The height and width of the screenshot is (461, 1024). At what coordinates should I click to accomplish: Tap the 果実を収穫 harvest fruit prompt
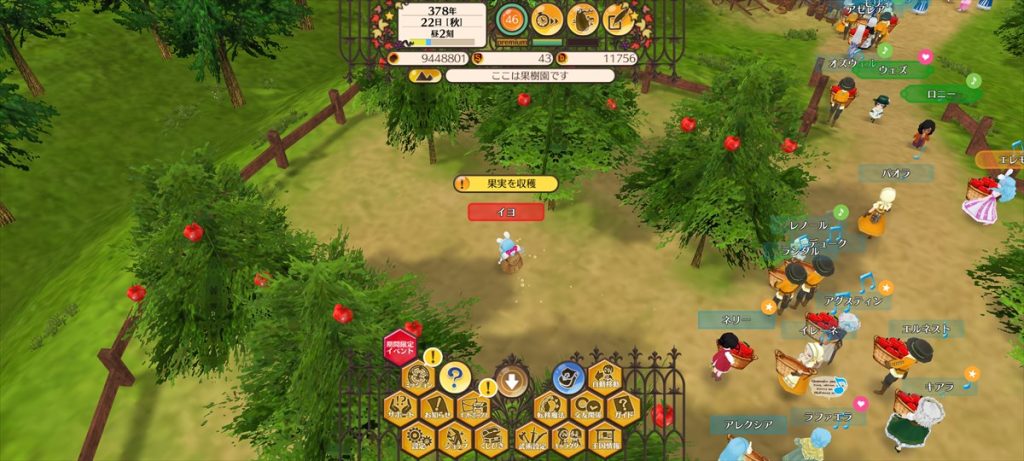click(x=506, y=184)
